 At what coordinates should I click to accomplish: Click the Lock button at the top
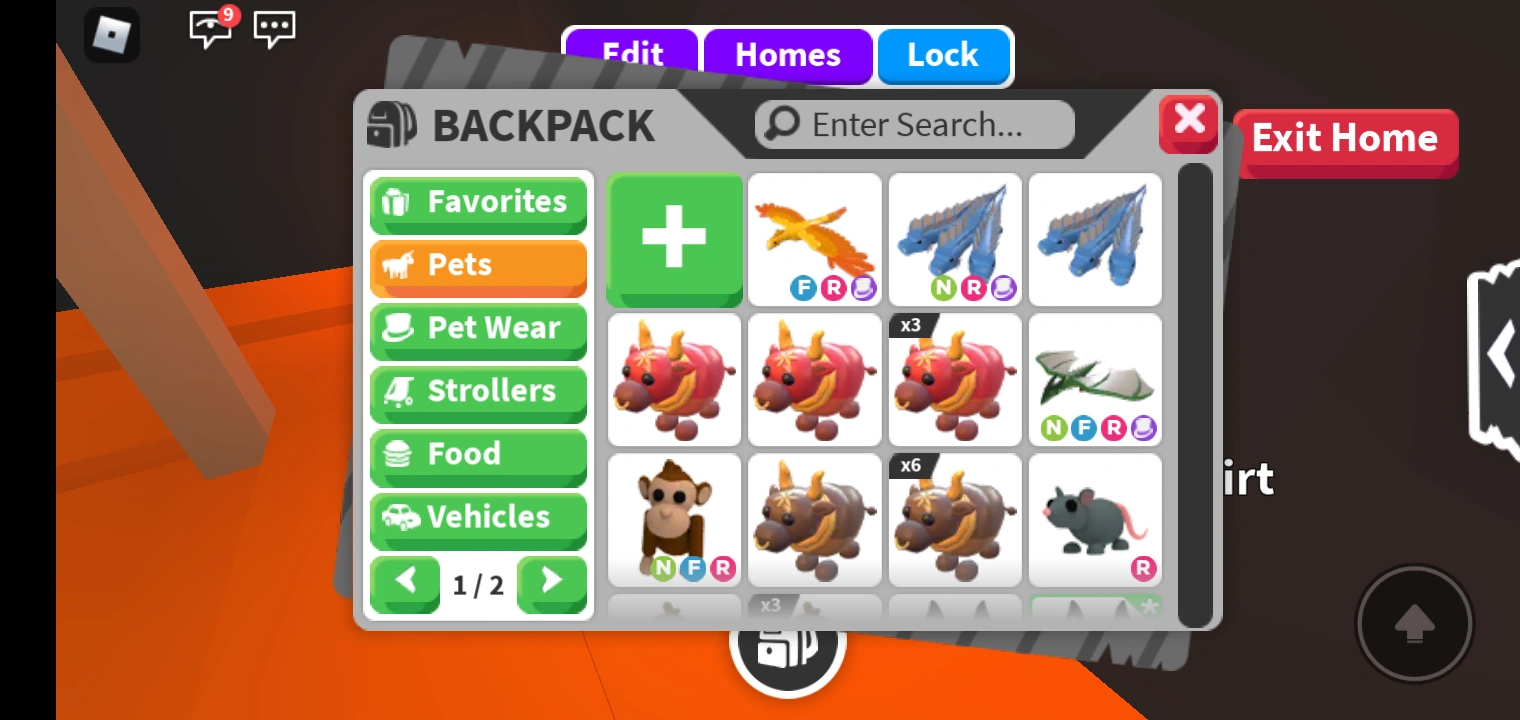(x=943, y=55)
